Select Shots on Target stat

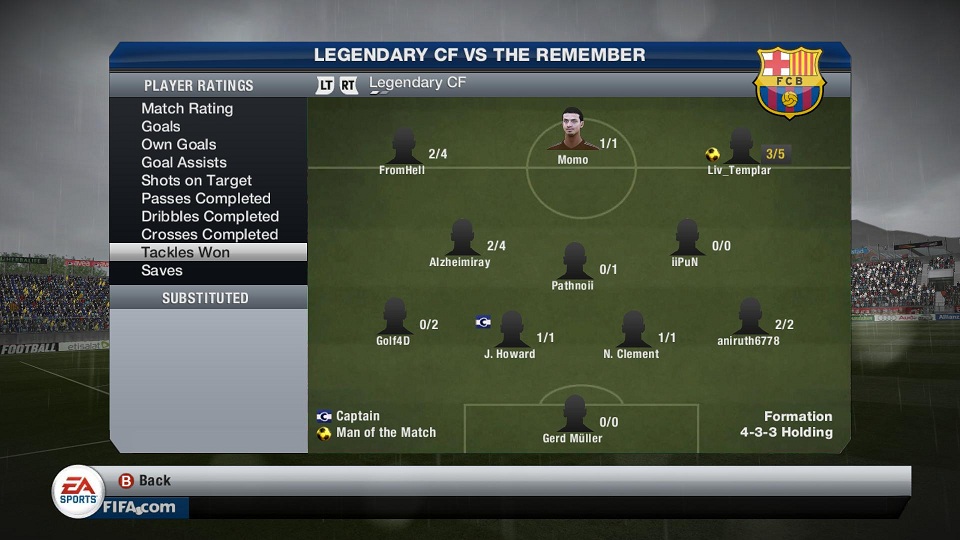(196, 180)
